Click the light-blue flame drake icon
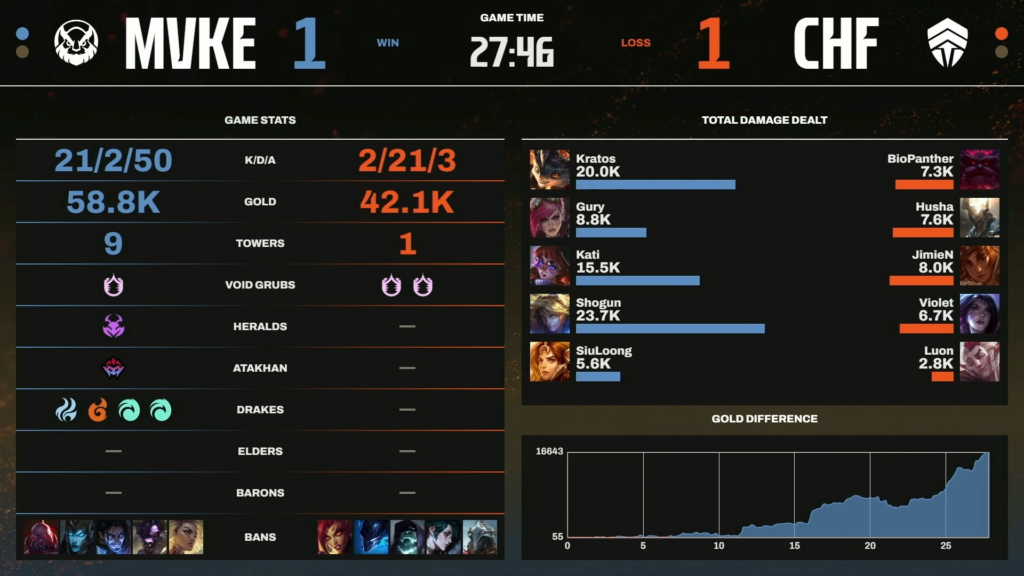 [x=66, y=410]
